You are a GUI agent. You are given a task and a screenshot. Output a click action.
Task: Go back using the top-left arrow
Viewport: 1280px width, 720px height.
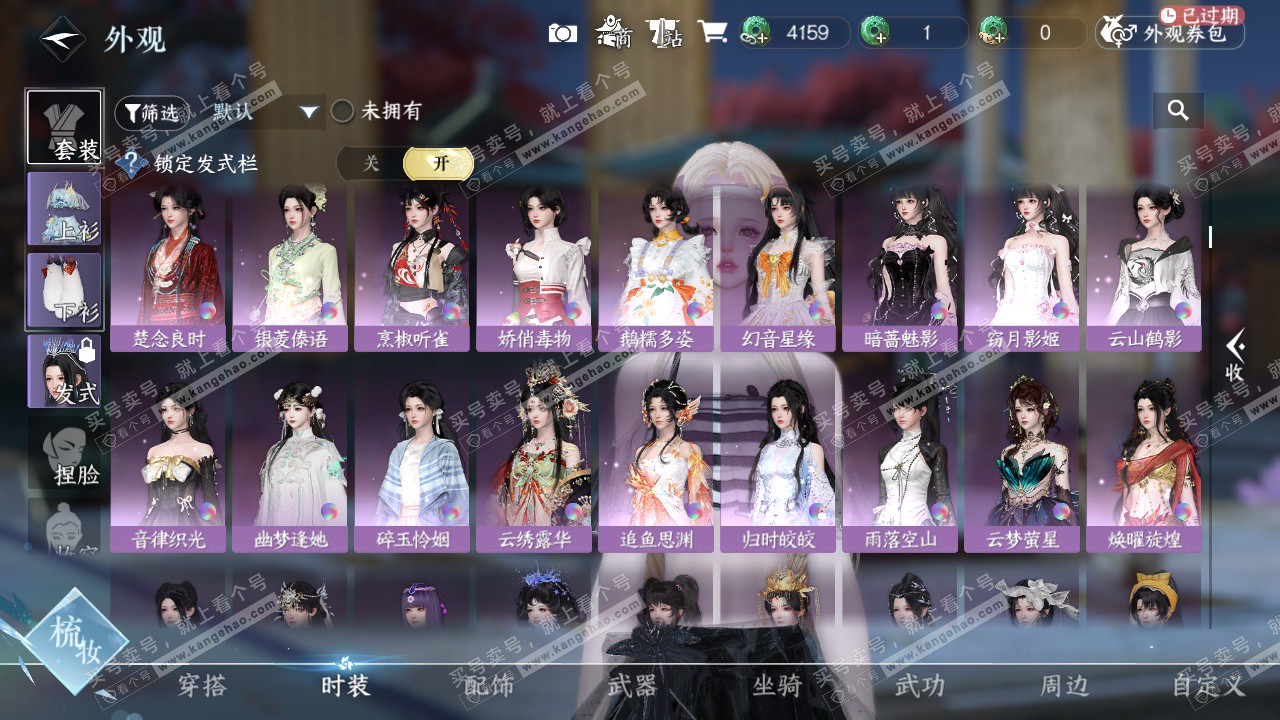click(61, 39)
